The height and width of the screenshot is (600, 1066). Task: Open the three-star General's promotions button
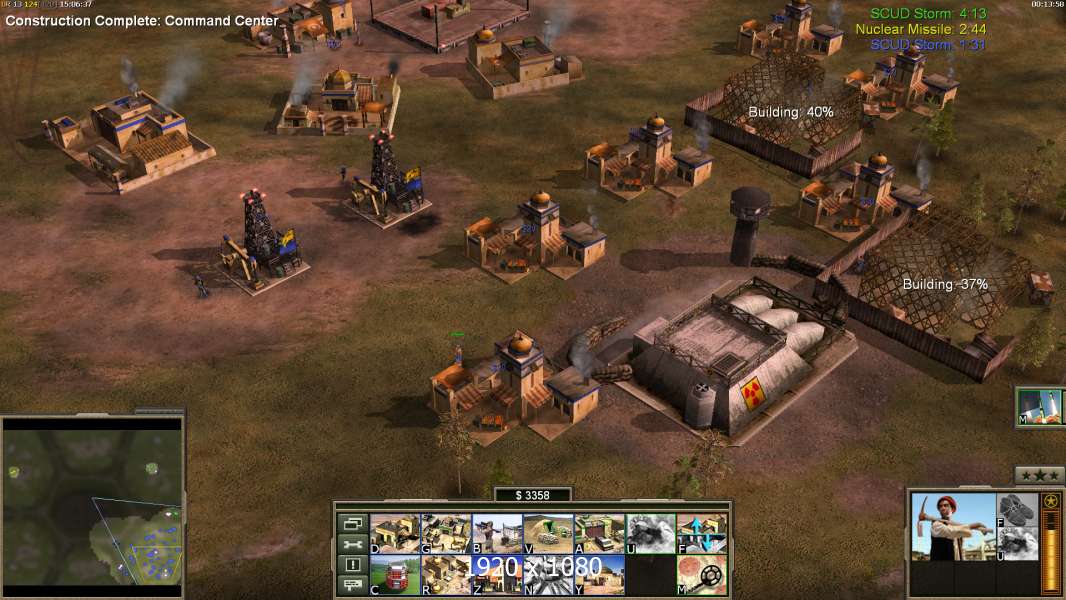(1039, 475)
